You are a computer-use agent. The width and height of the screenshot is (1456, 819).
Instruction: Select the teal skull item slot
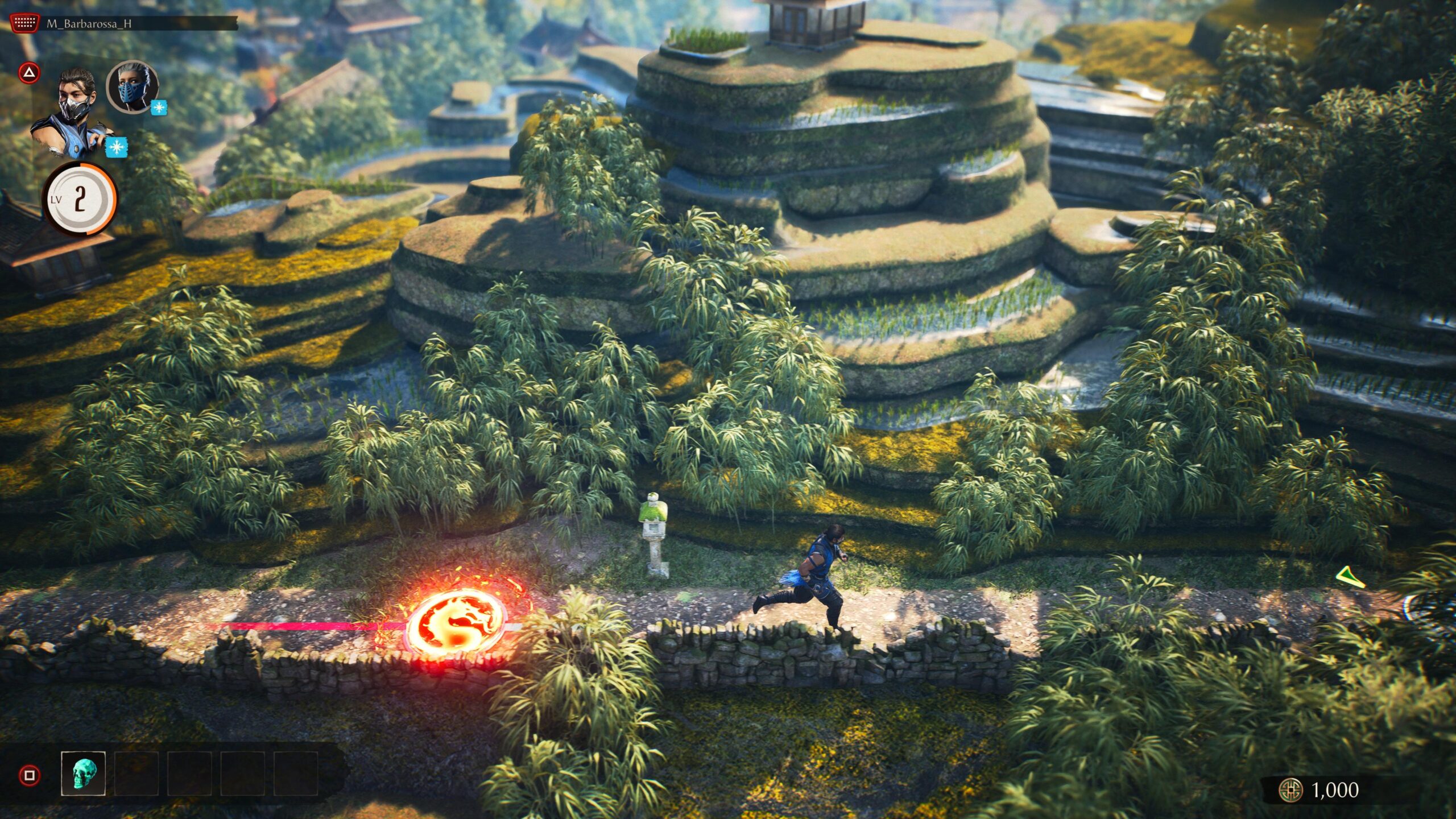click(84, 773)
